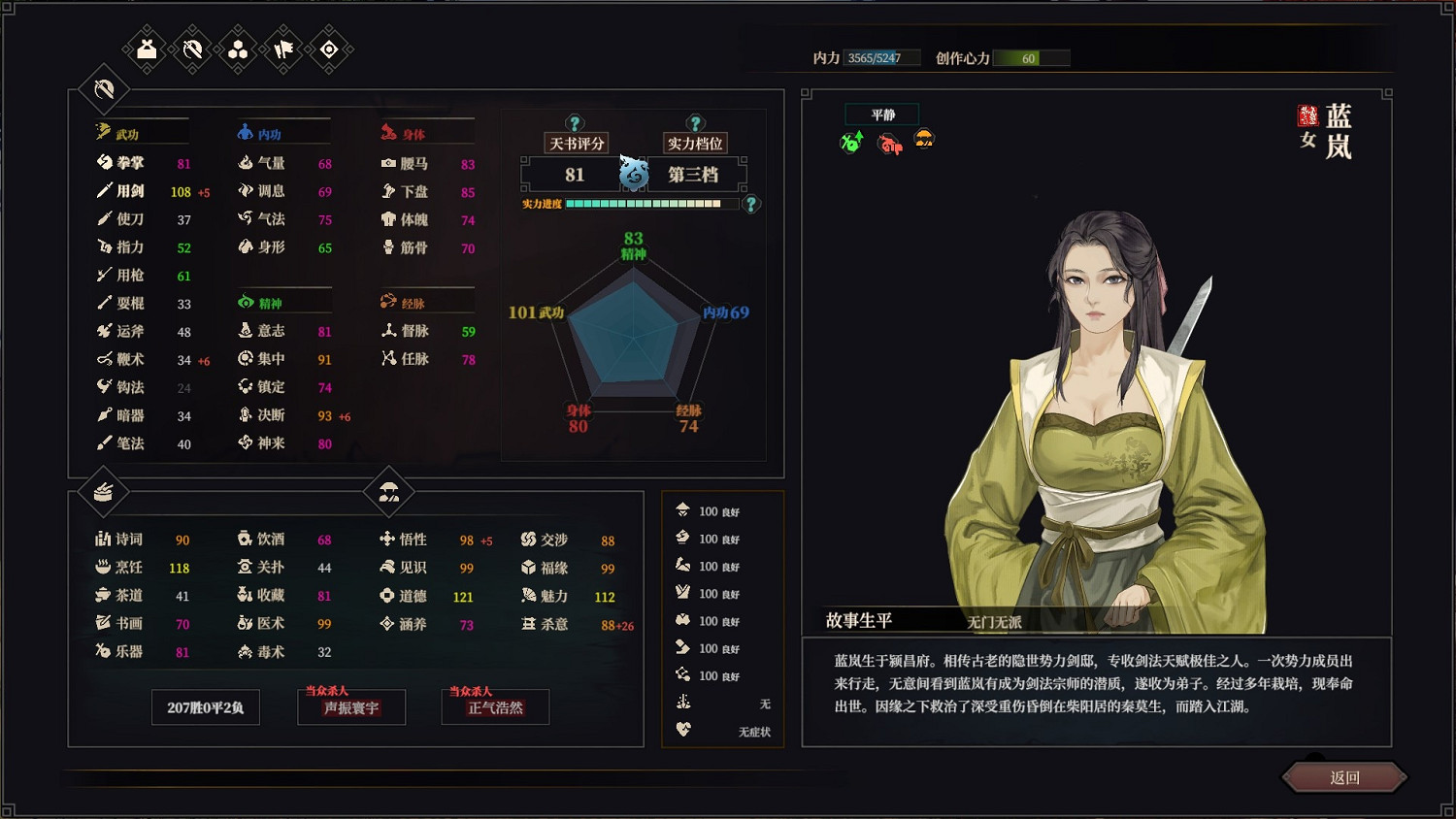
Task: Click the green attribute buff icon below 平静
Action: point(849,141)
